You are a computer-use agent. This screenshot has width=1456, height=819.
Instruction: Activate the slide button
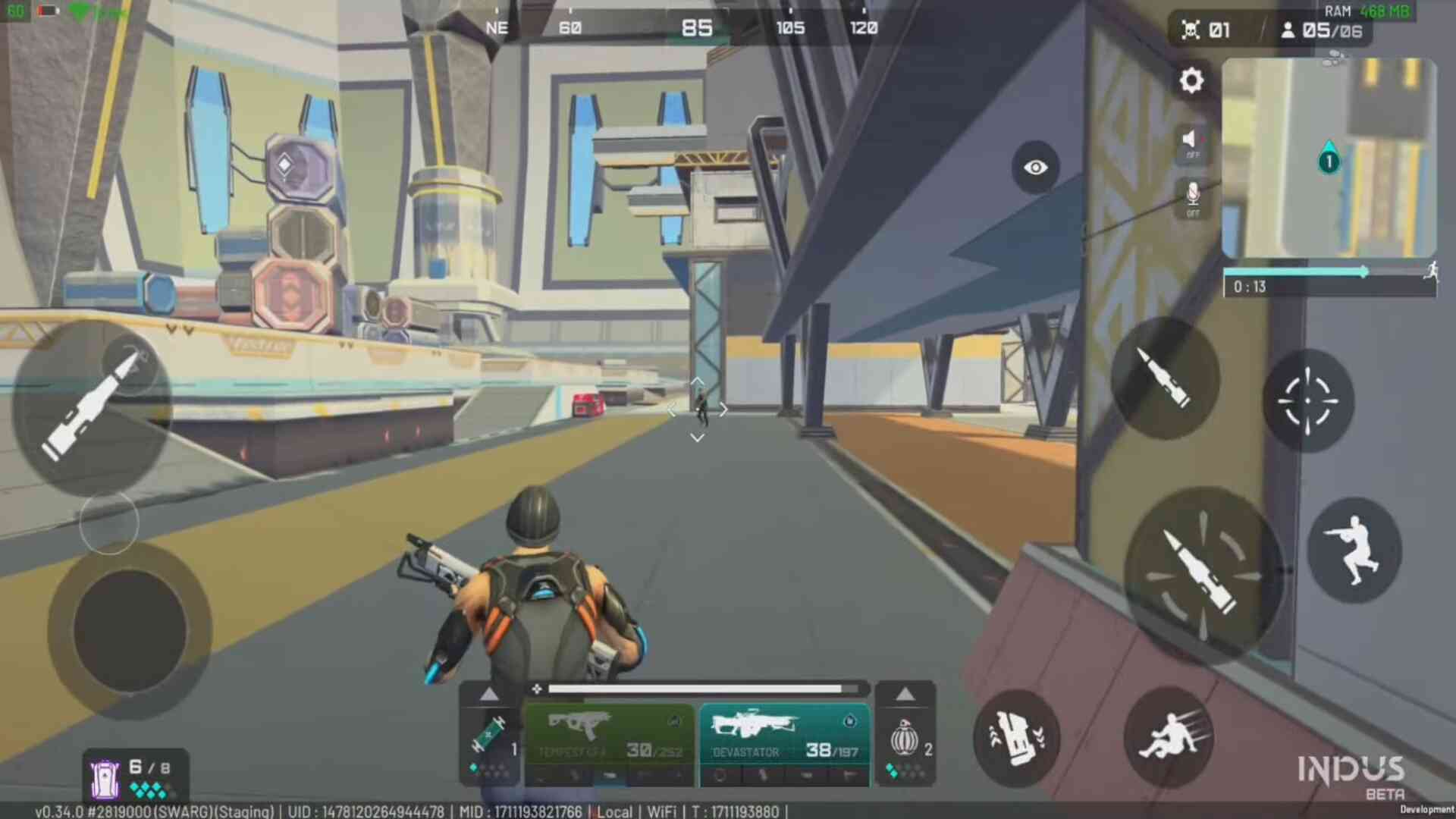coord(1169,736)
